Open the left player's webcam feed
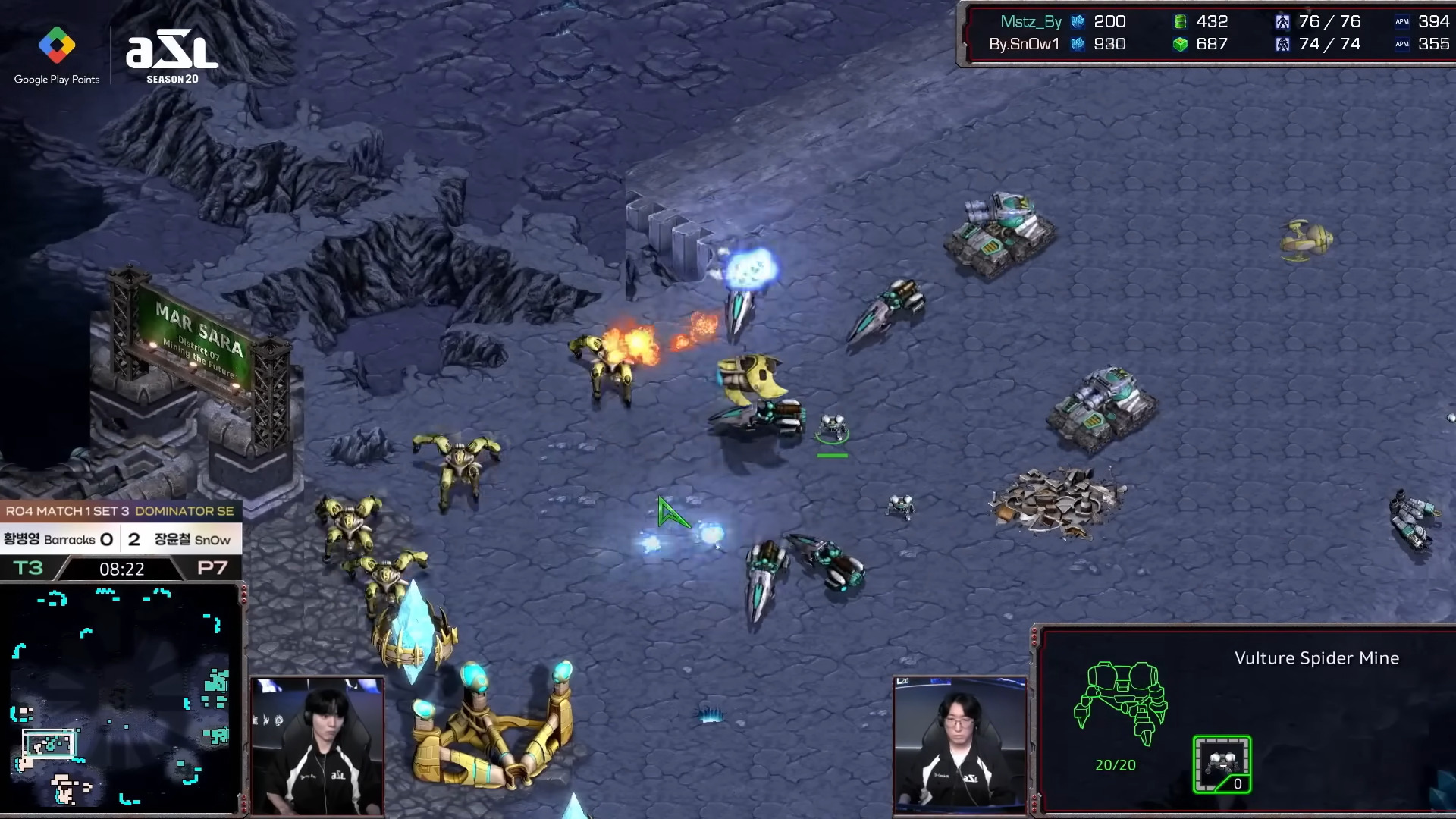The height and width of the screenshot is (819, 1456). tap(317, 746)
